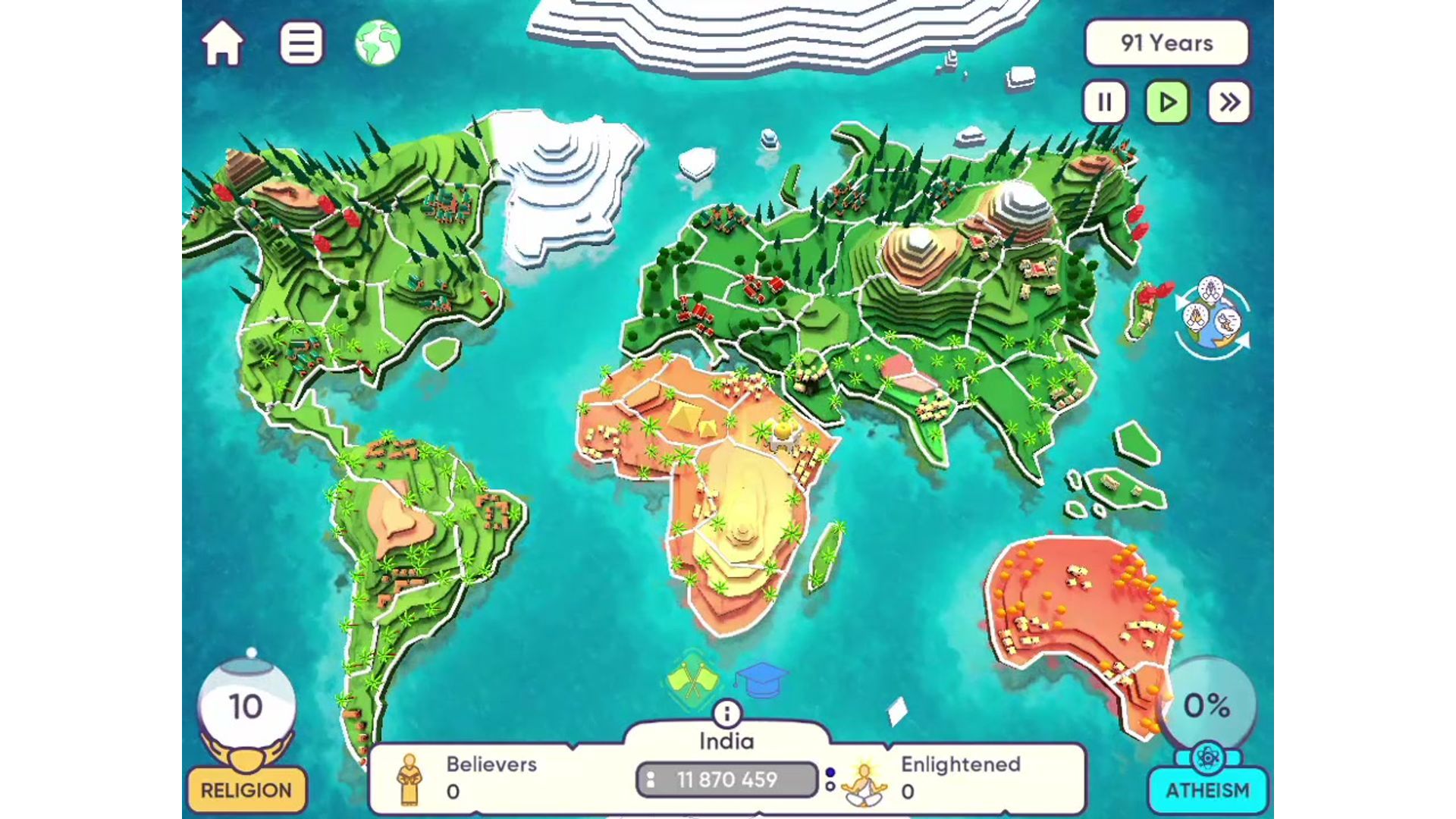The width and height of the screenshot is (1456, 819).
Task: Enable fast-forward speed
Action: tap(1230, 101)
